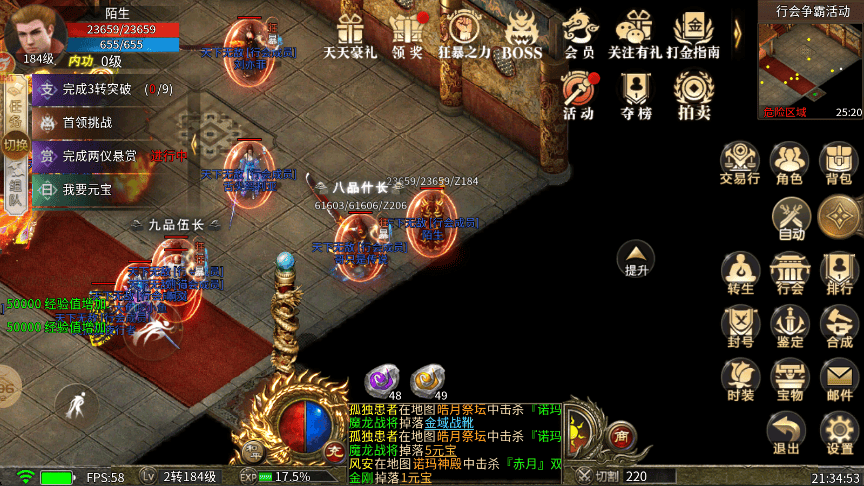Open the 背包 backpack

click(838, 164)
